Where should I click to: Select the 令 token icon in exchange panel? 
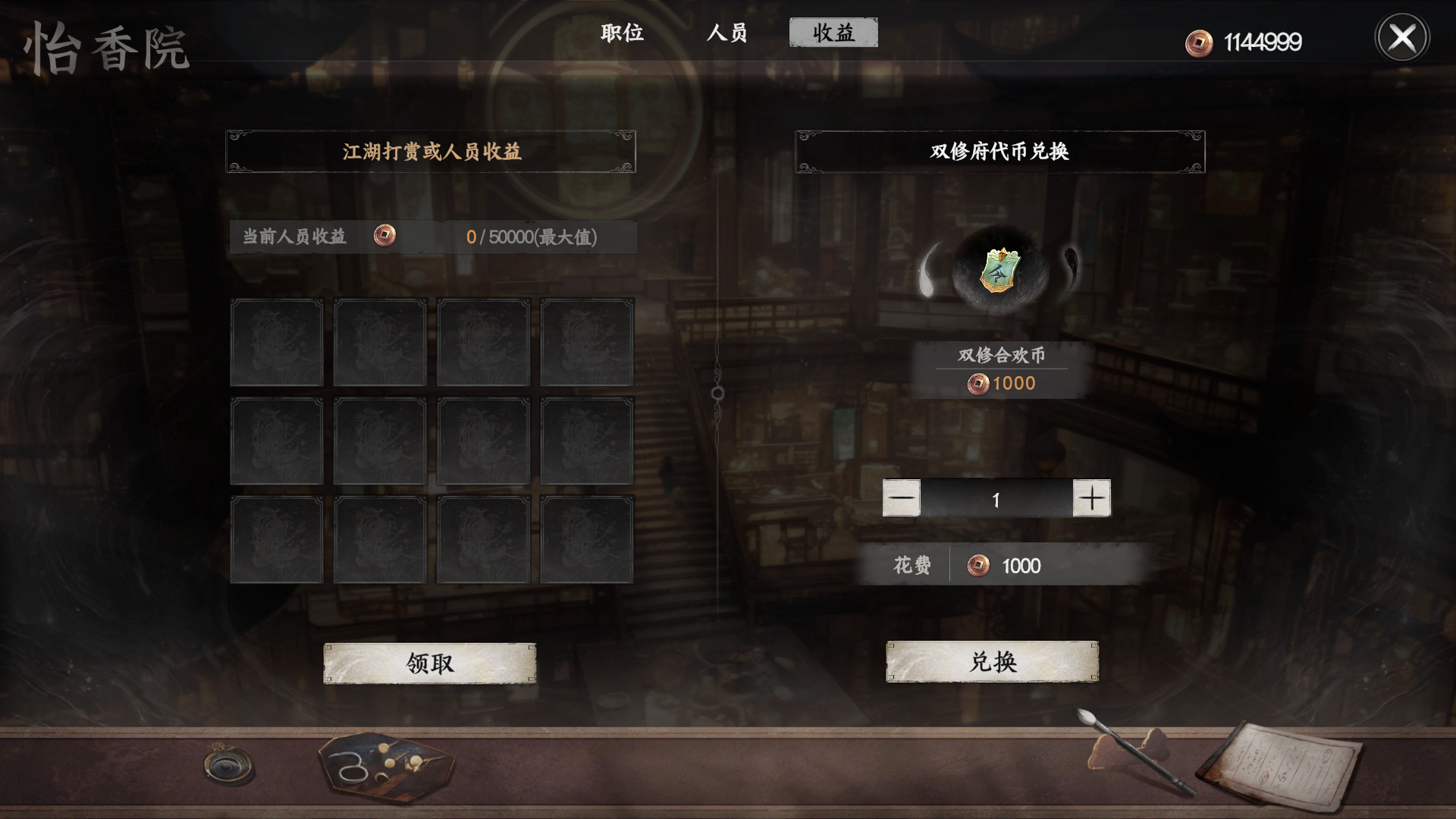(x=999, y=271)
